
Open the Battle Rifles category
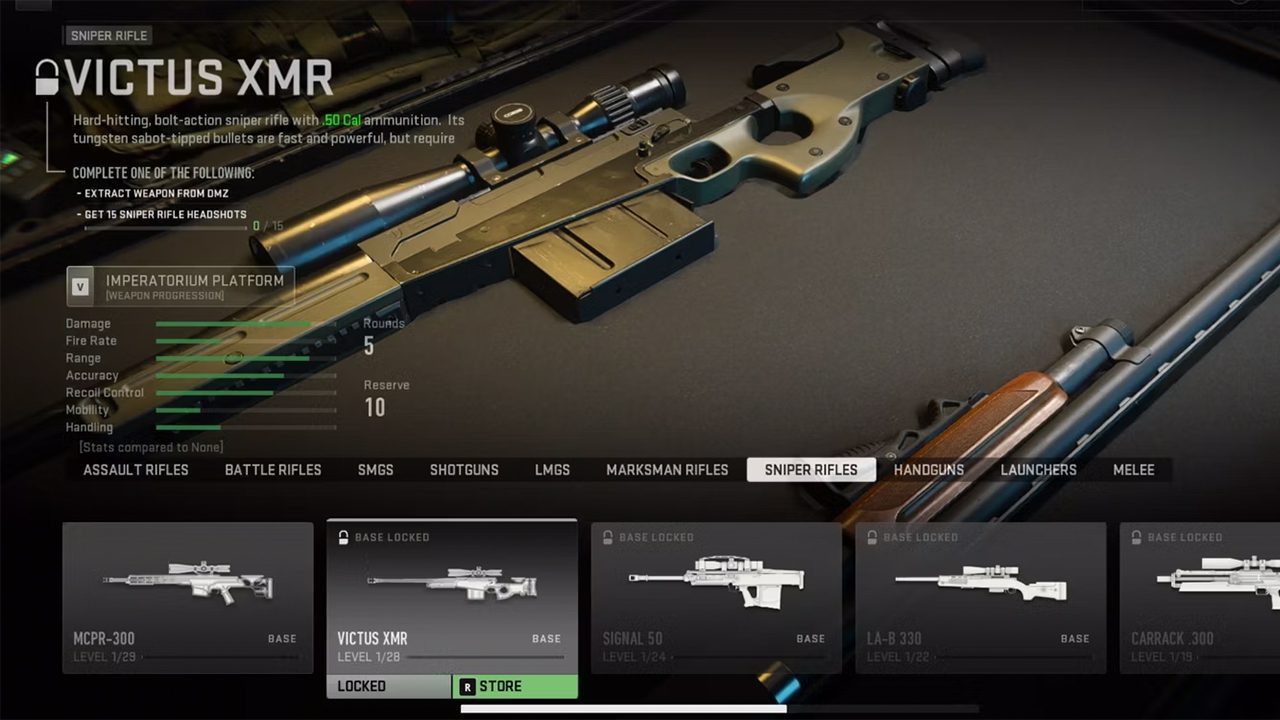click(273, 470)
